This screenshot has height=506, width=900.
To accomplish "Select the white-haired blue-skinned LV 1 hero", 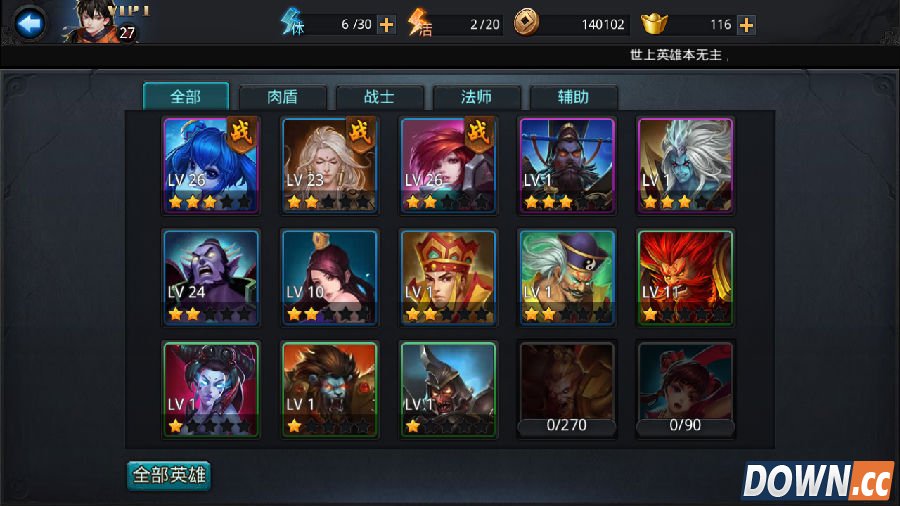I will click(x=685, y=165).
